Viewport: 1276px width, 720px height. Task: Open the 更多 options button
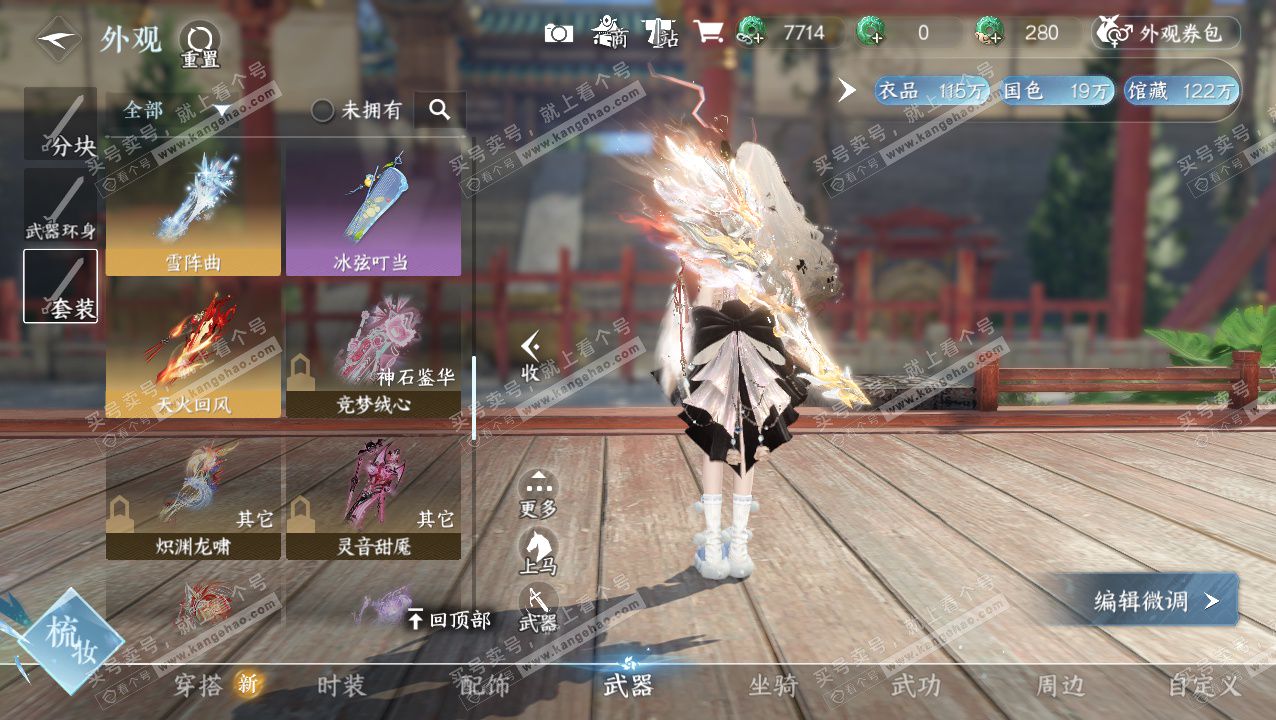[538, 494]
